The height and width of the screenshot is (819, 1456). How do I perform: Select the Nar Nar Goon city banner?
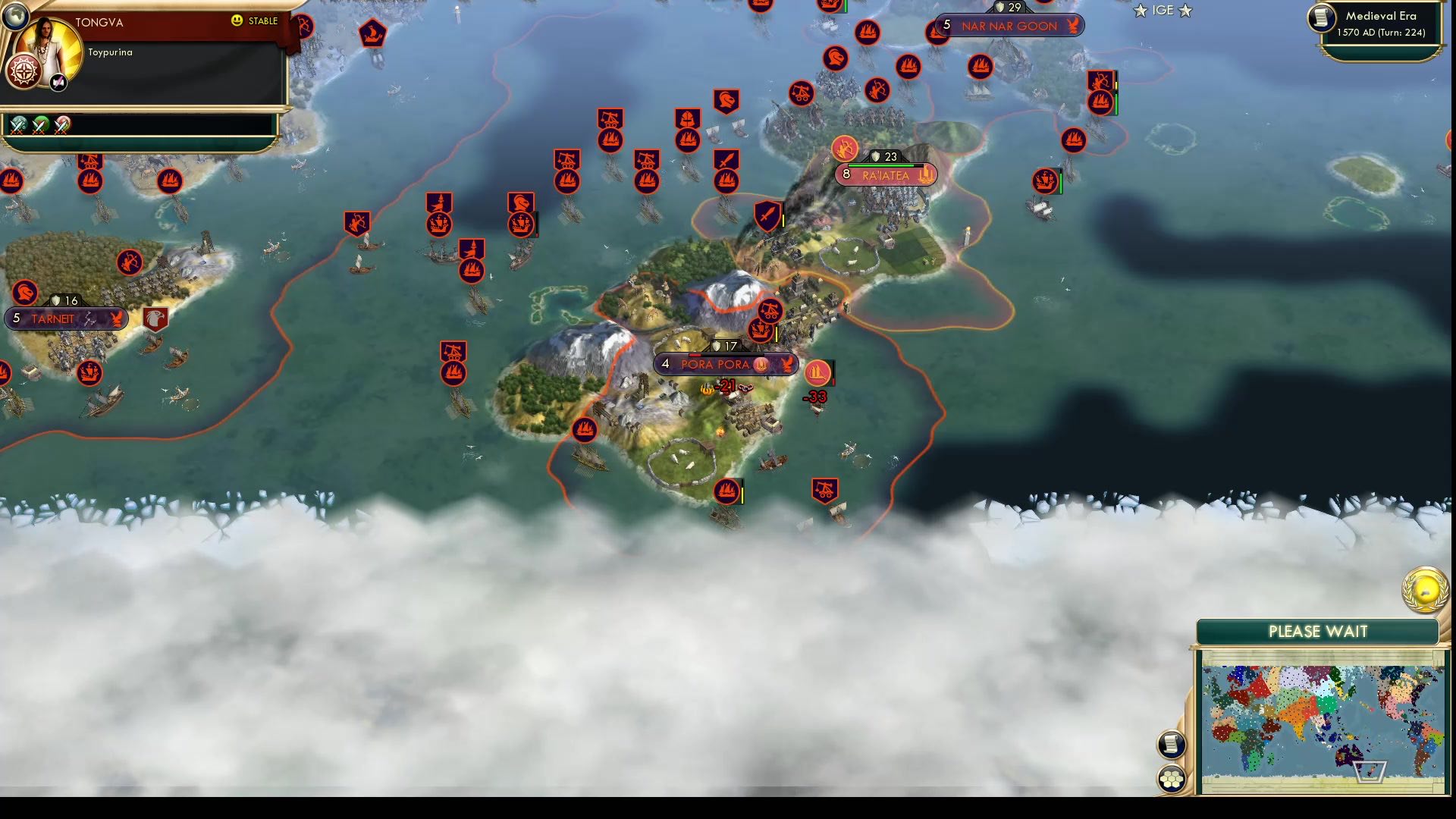pos(1009,25)
